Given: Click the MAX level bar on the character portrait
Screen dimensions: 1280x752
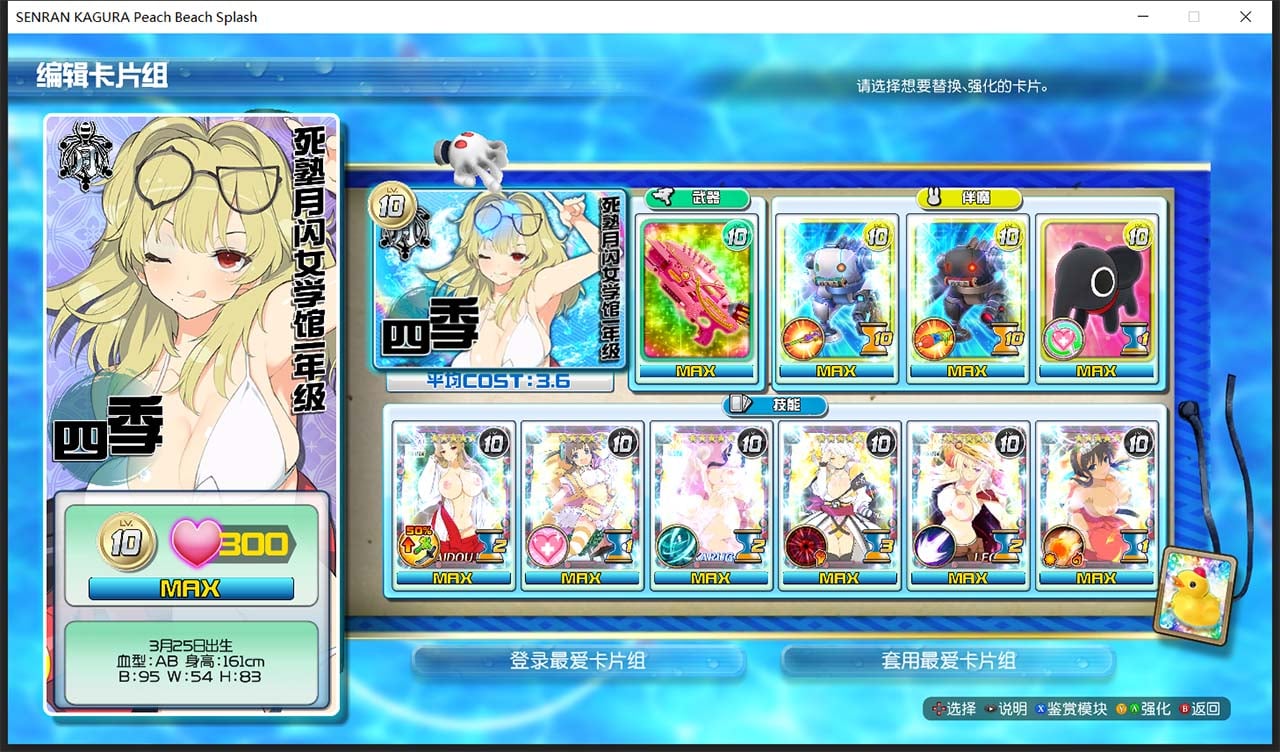Looking at the screenshot, I should click(191, 589).
